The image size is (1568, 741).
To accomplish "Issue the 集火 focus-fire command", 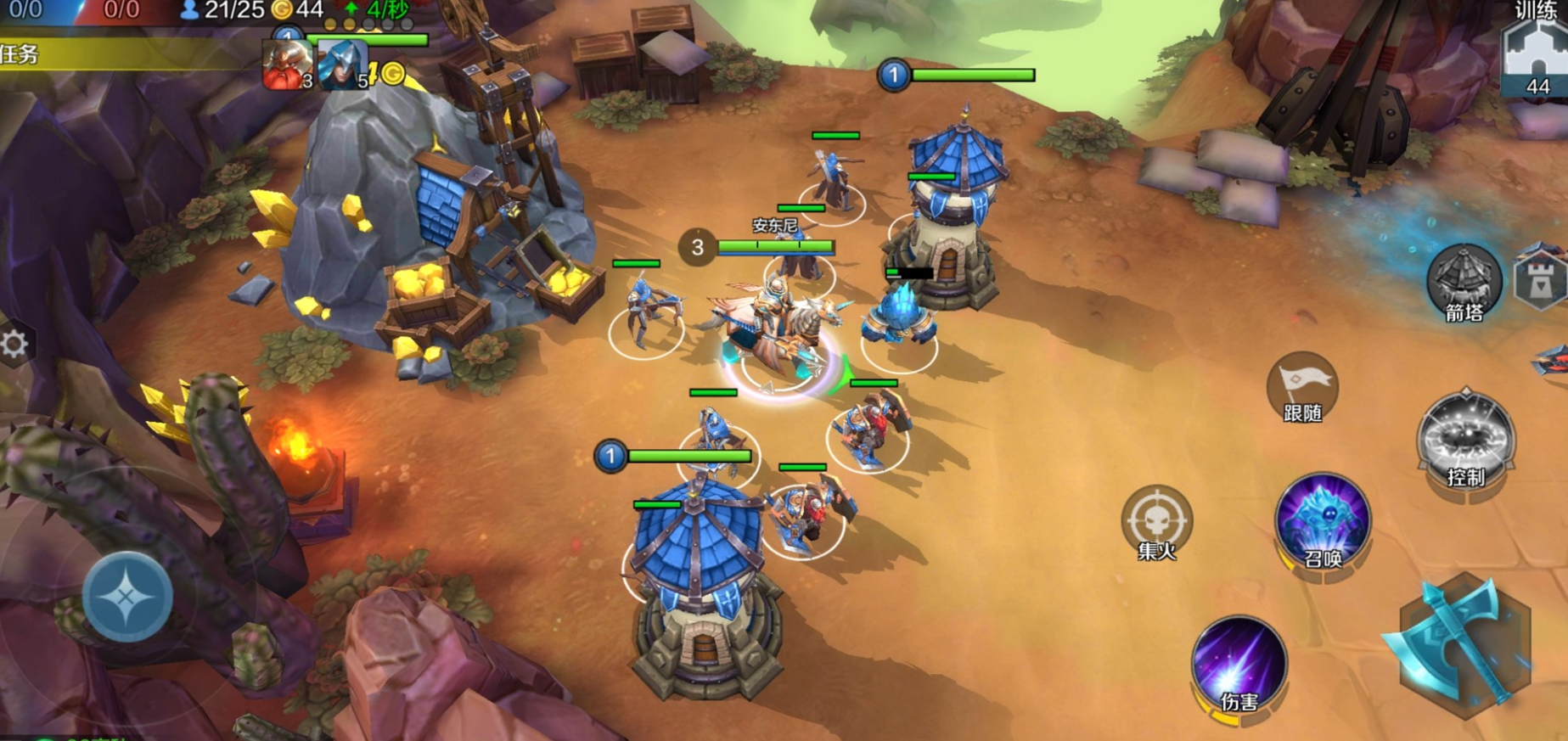I will pos(1156,521).
